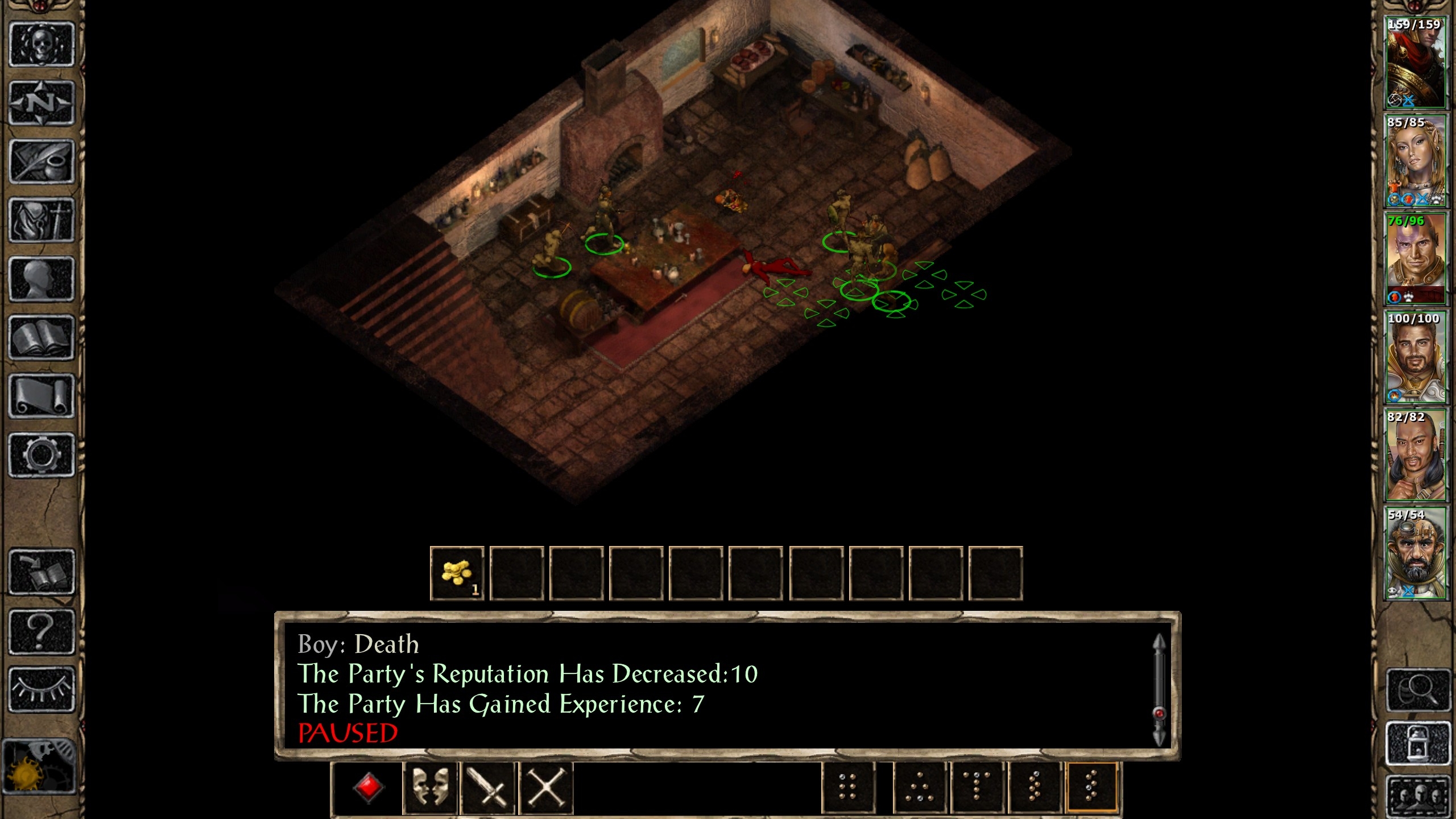
Task: Select the Yoshimo portrait with 82/82 health
Action: click(x=1415, y=456)
